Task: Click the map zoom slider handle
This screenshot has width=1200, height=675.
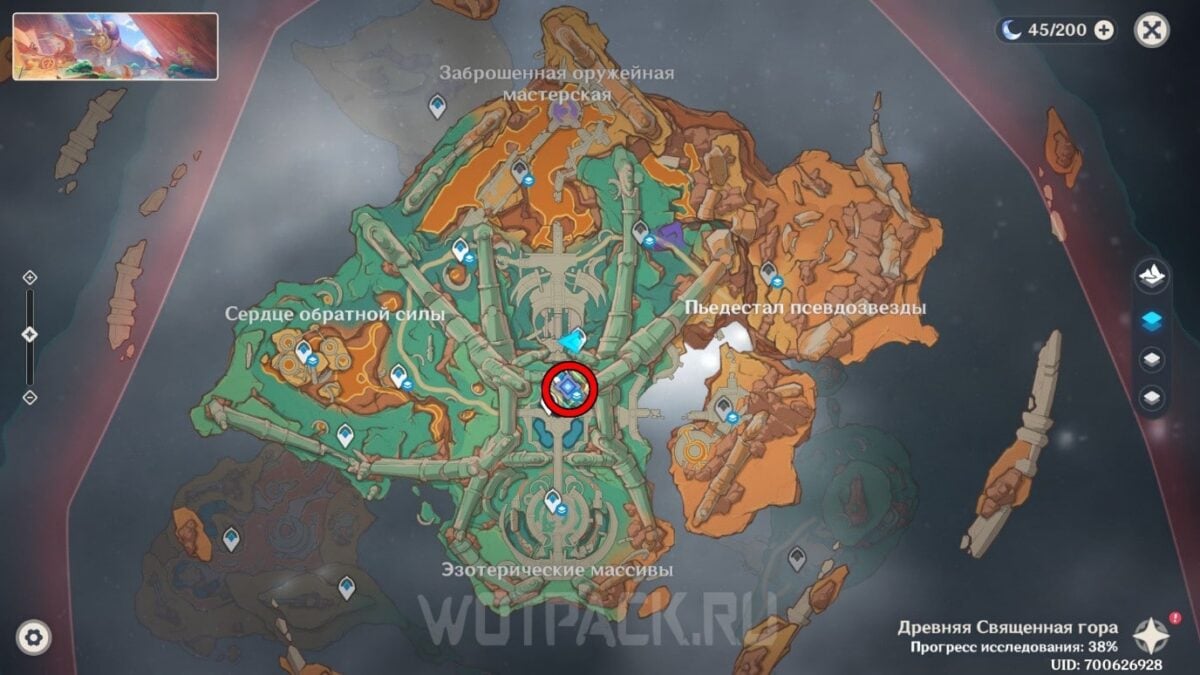Action: [30, 335]
